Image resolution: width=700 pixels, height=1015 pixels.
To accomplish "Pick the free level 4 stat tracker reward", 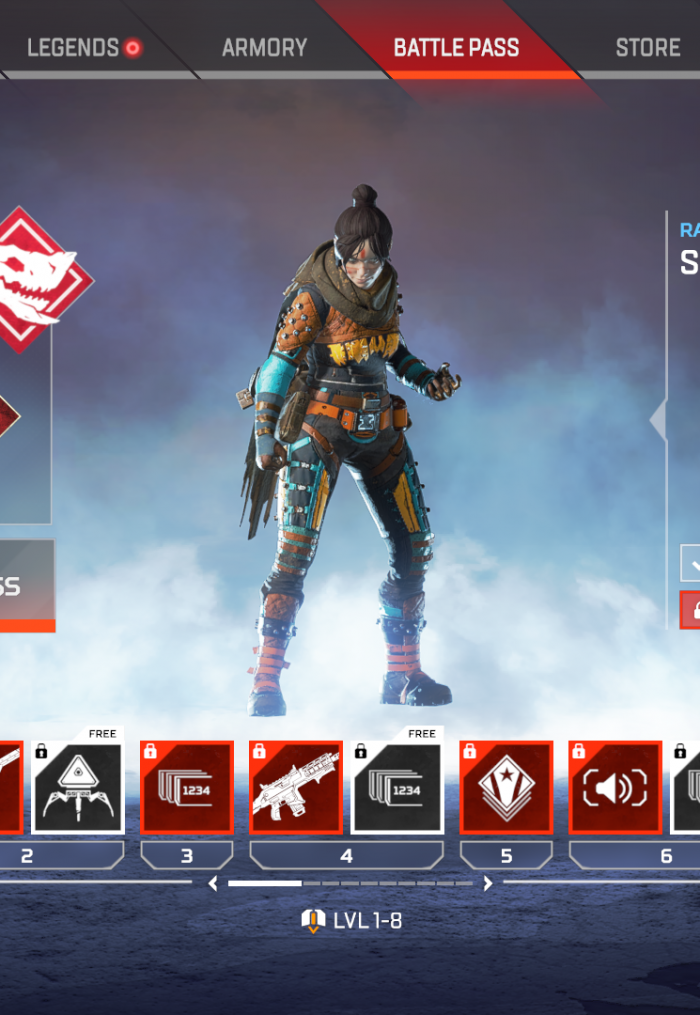I will coord(397,787).
